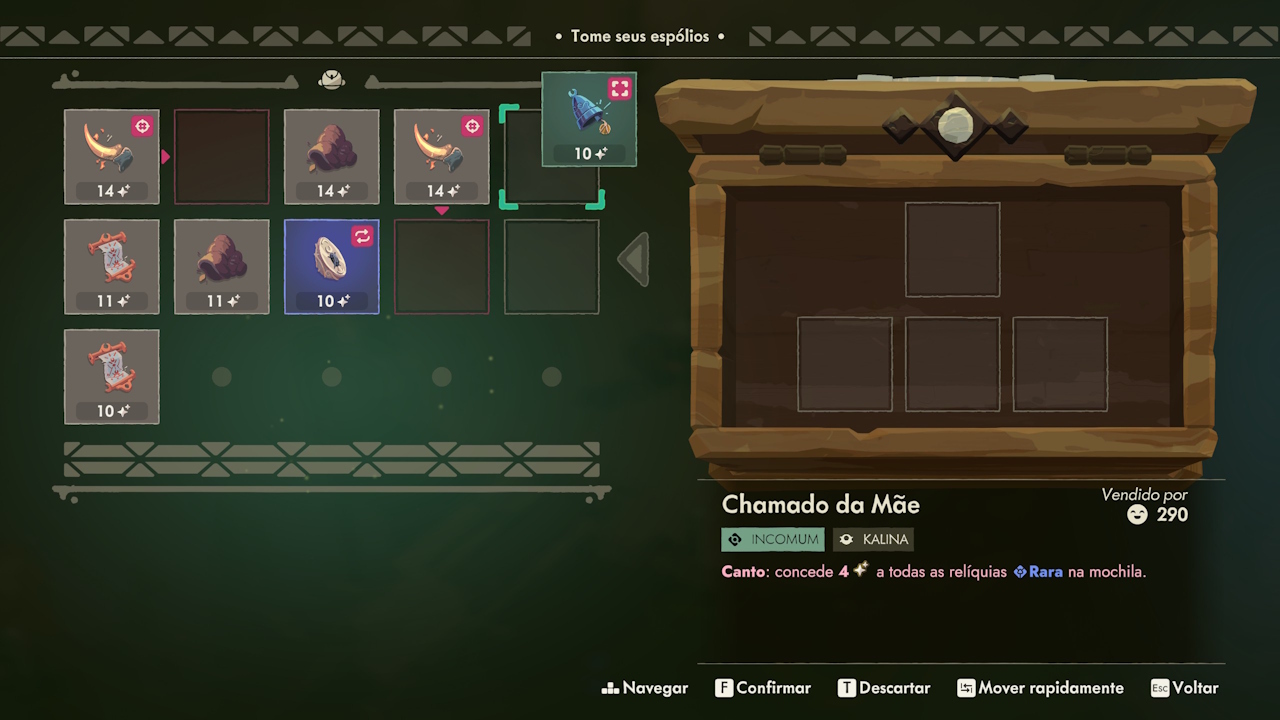This screenshot has width=1280, height=720.
Task: Click the pink triangle indicator below the tusk slot
Action: pyautogui.click(x=441, y=211)
